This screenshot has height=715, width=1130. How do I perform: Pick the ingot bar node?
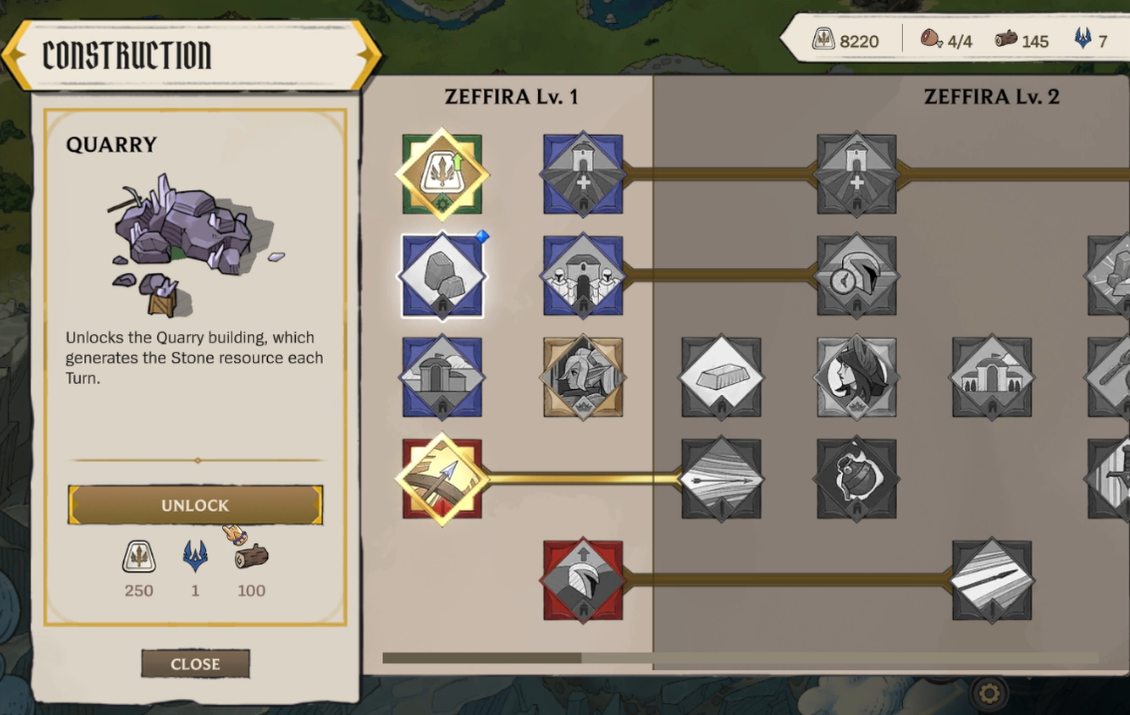[x=721, y=377]
